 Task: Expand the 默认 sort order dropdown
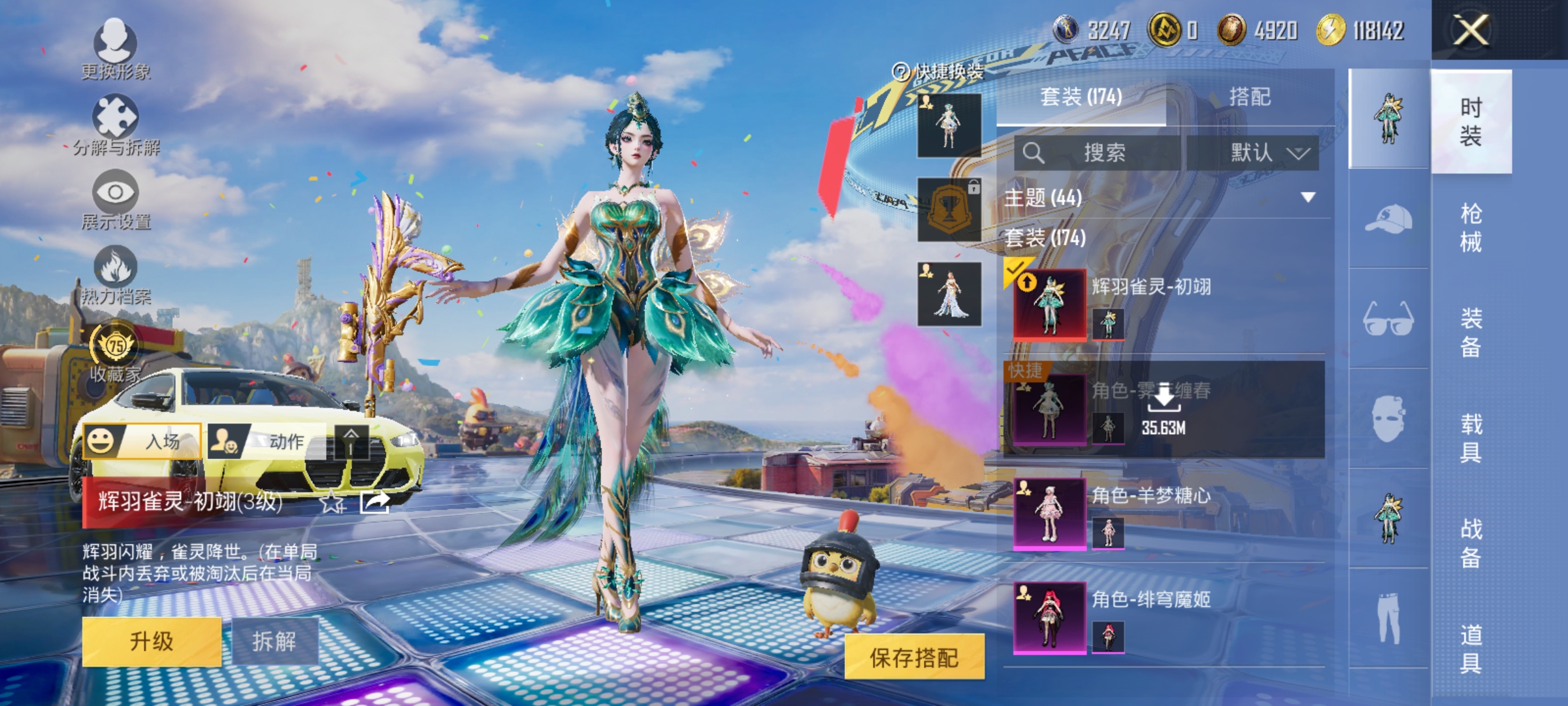coord(1269,152)
